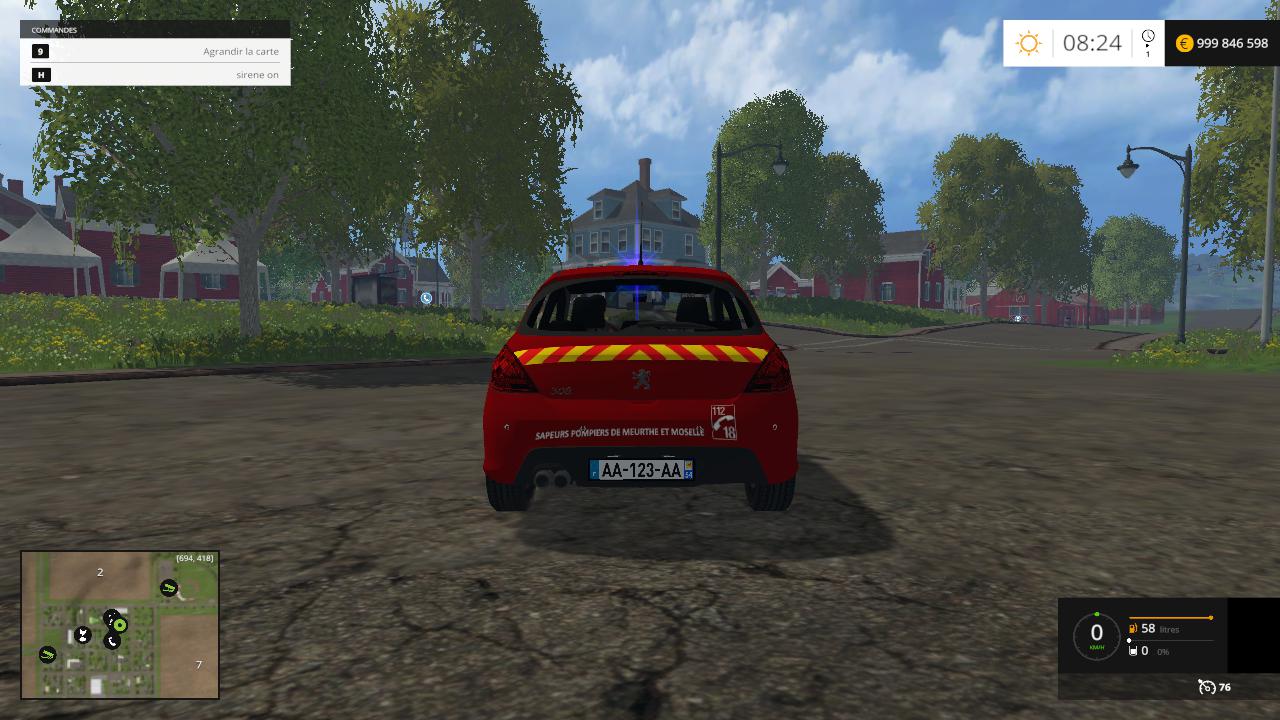Screen dimensions: 1280x720
Task: Select the helper timer icon showing 76
Action: 1207,687
